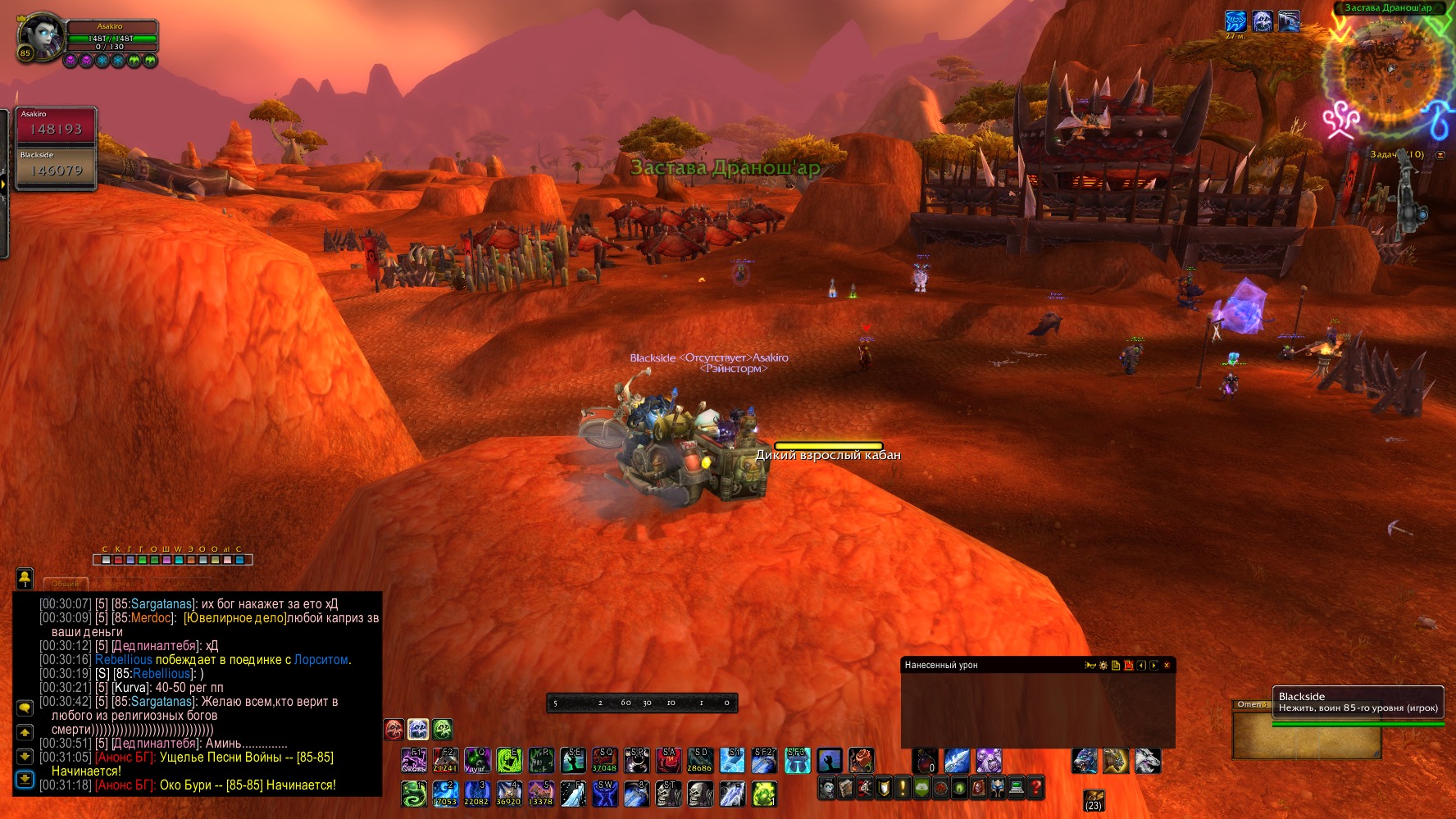The height and width of the screenshot is (819, 1456).
Task: Cast the strangulate ability labeled Удуш
Action: [x=477, y=761]
